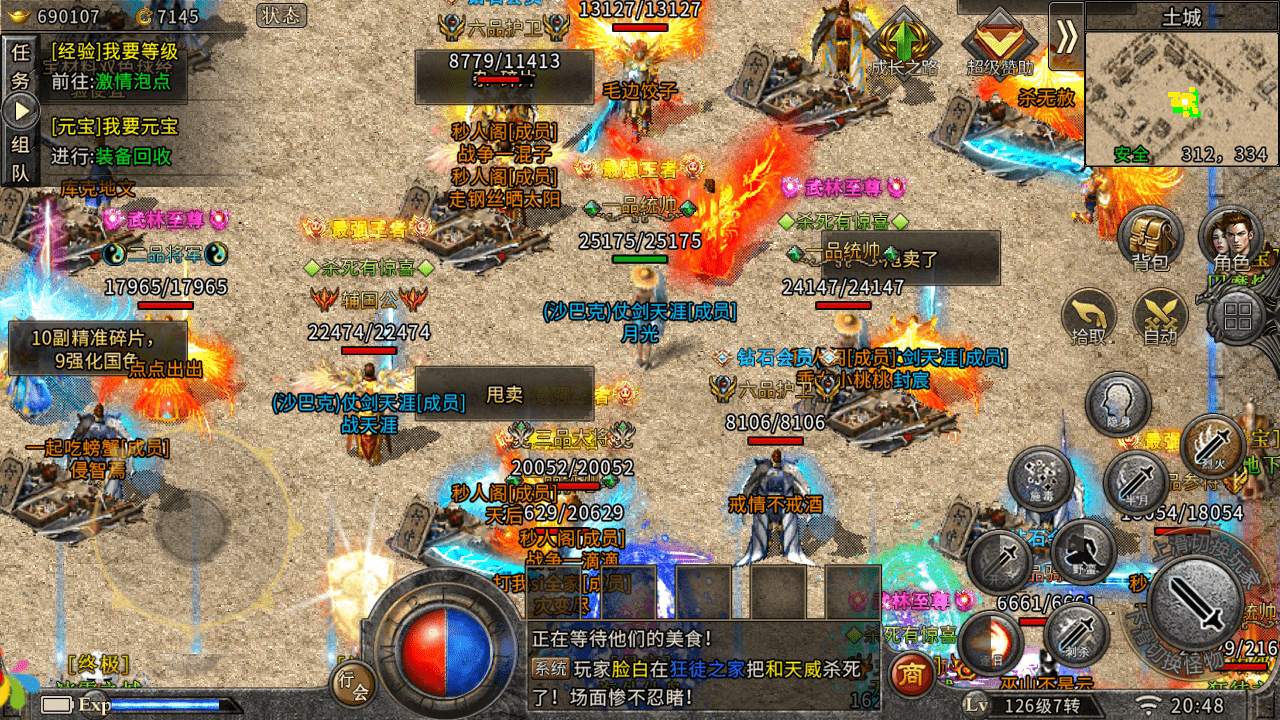The image size is (1280, 720).
Task: Use the 半月 half-moon slash skill
Action: 1136,482
